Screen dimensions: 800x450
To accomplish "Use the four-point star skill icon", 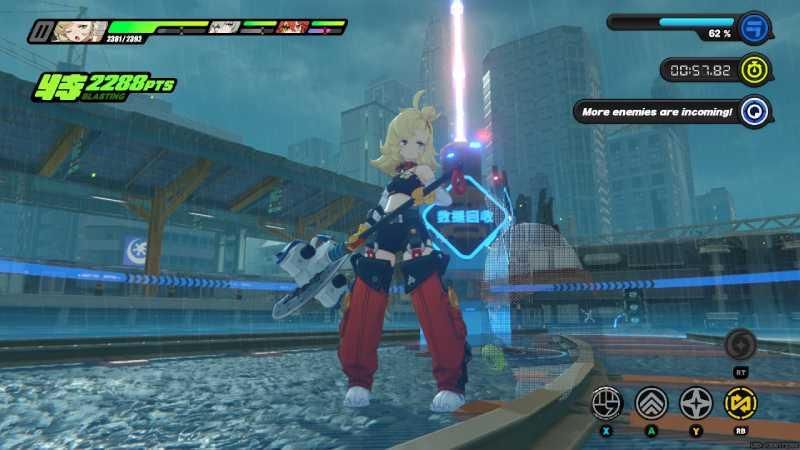I will (696, 403).
